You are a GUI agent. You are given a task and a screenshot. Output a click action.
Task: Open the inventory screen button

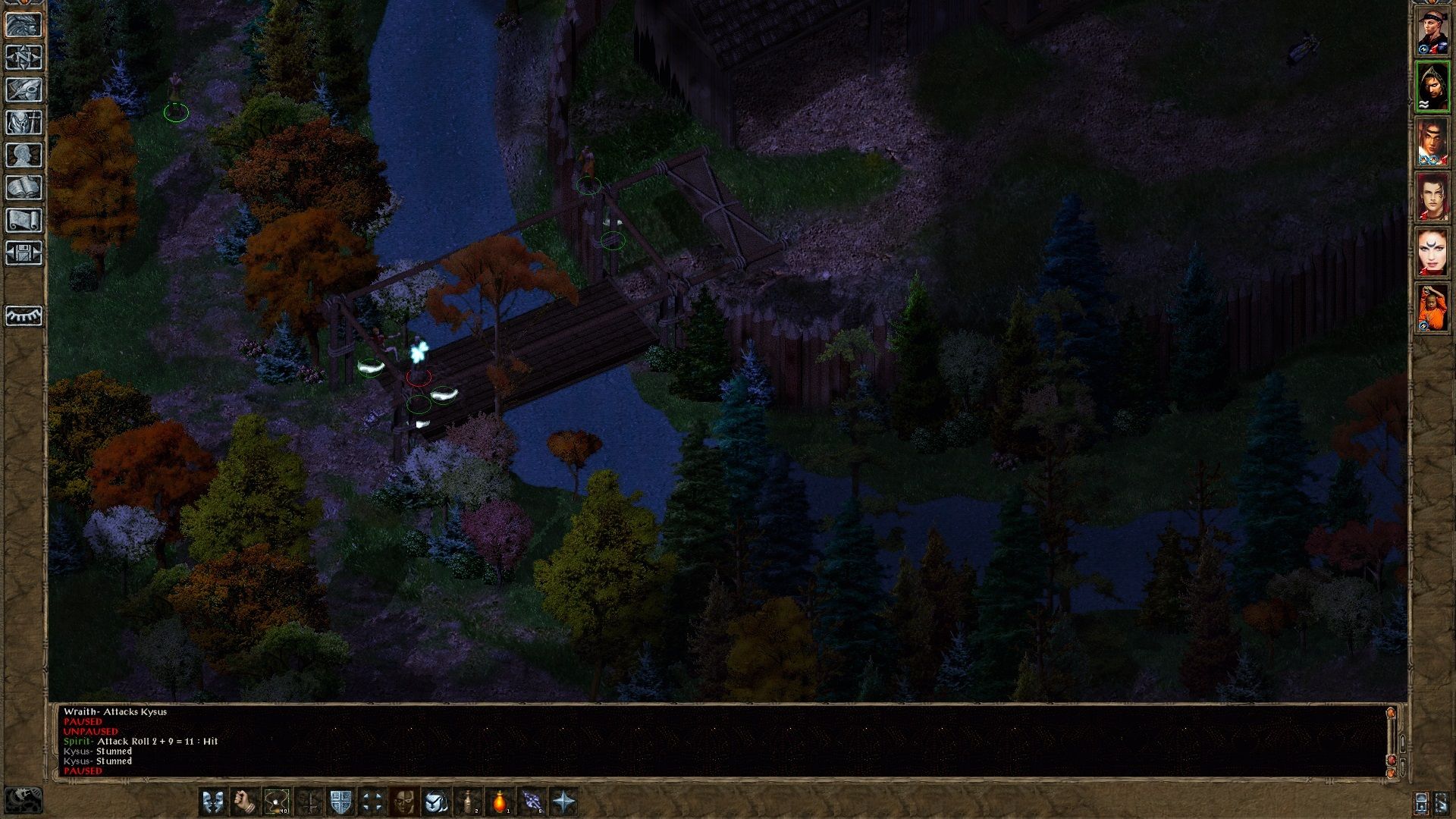24,123
